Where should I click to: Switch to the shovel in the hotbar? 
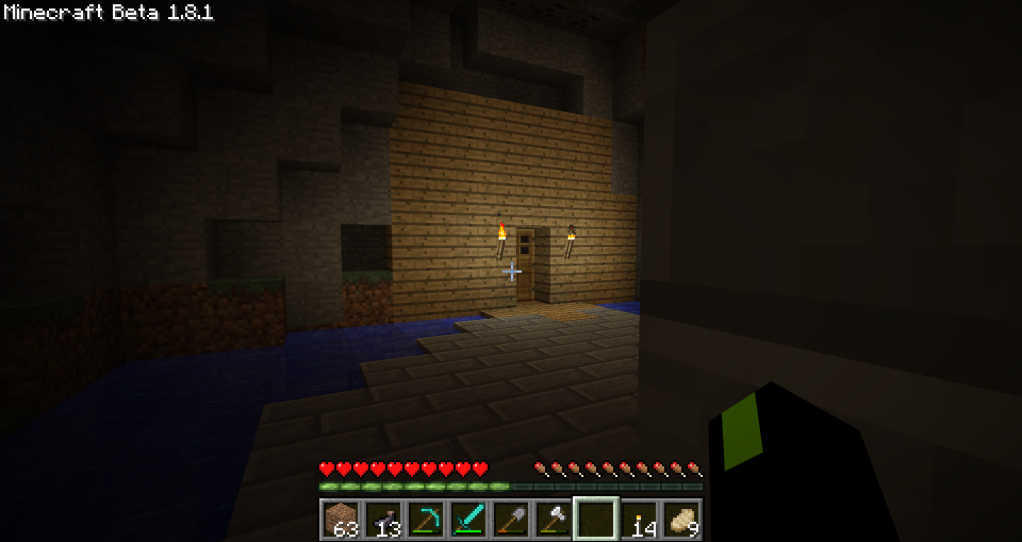click(x=511, y=519)
